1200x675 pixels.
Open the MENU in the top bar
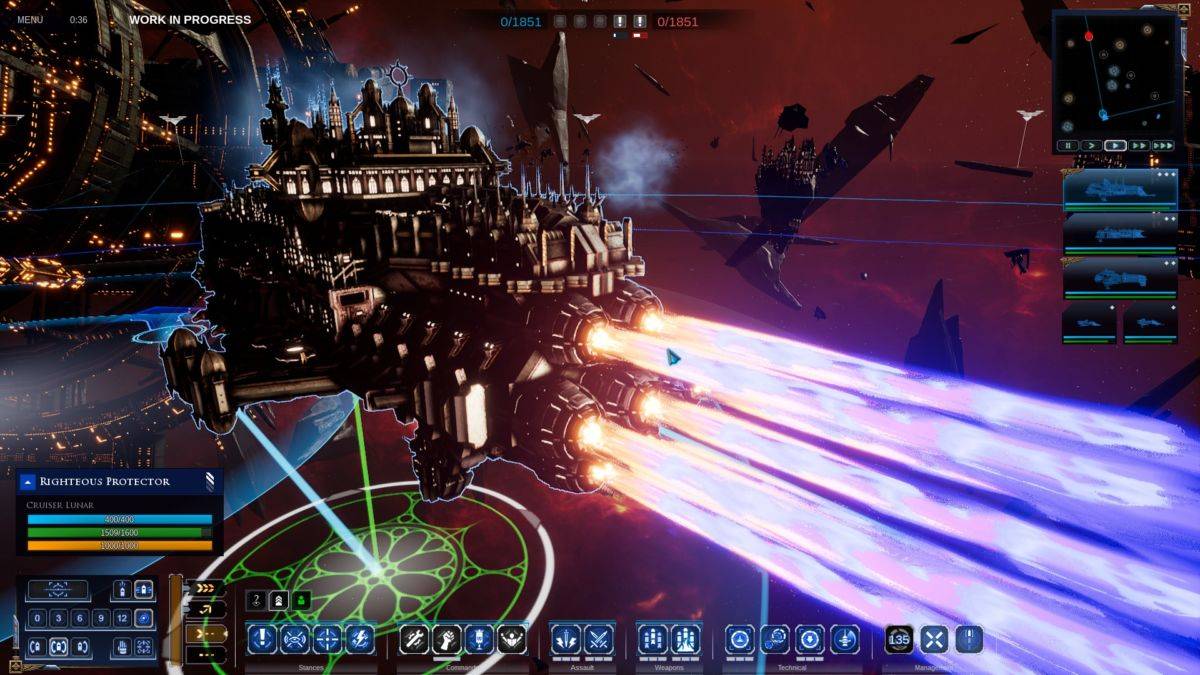pyautogui.click(x=30, y=20)
